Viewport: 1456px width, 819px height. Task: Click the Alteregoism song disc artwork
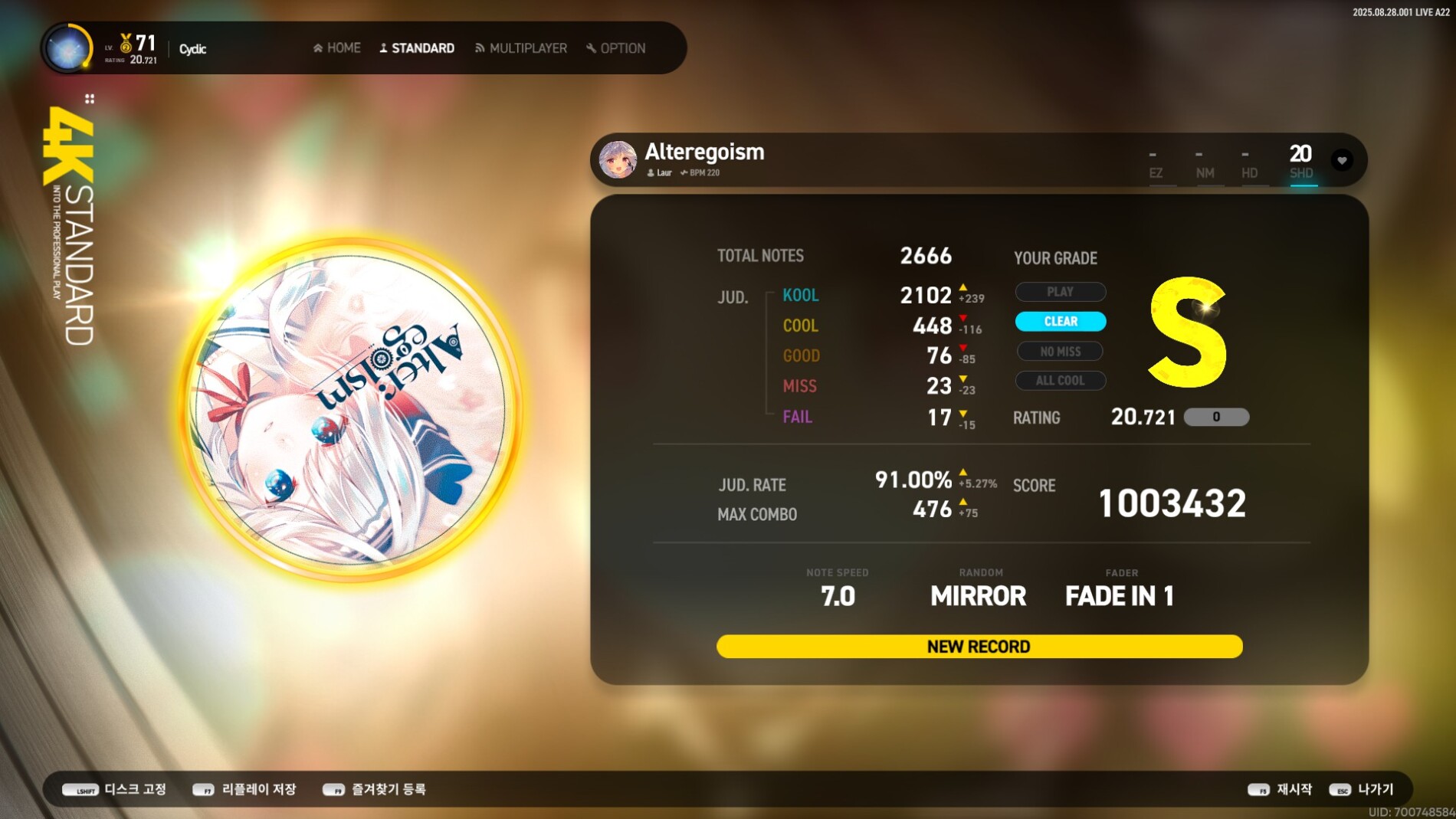click(350, 410)
